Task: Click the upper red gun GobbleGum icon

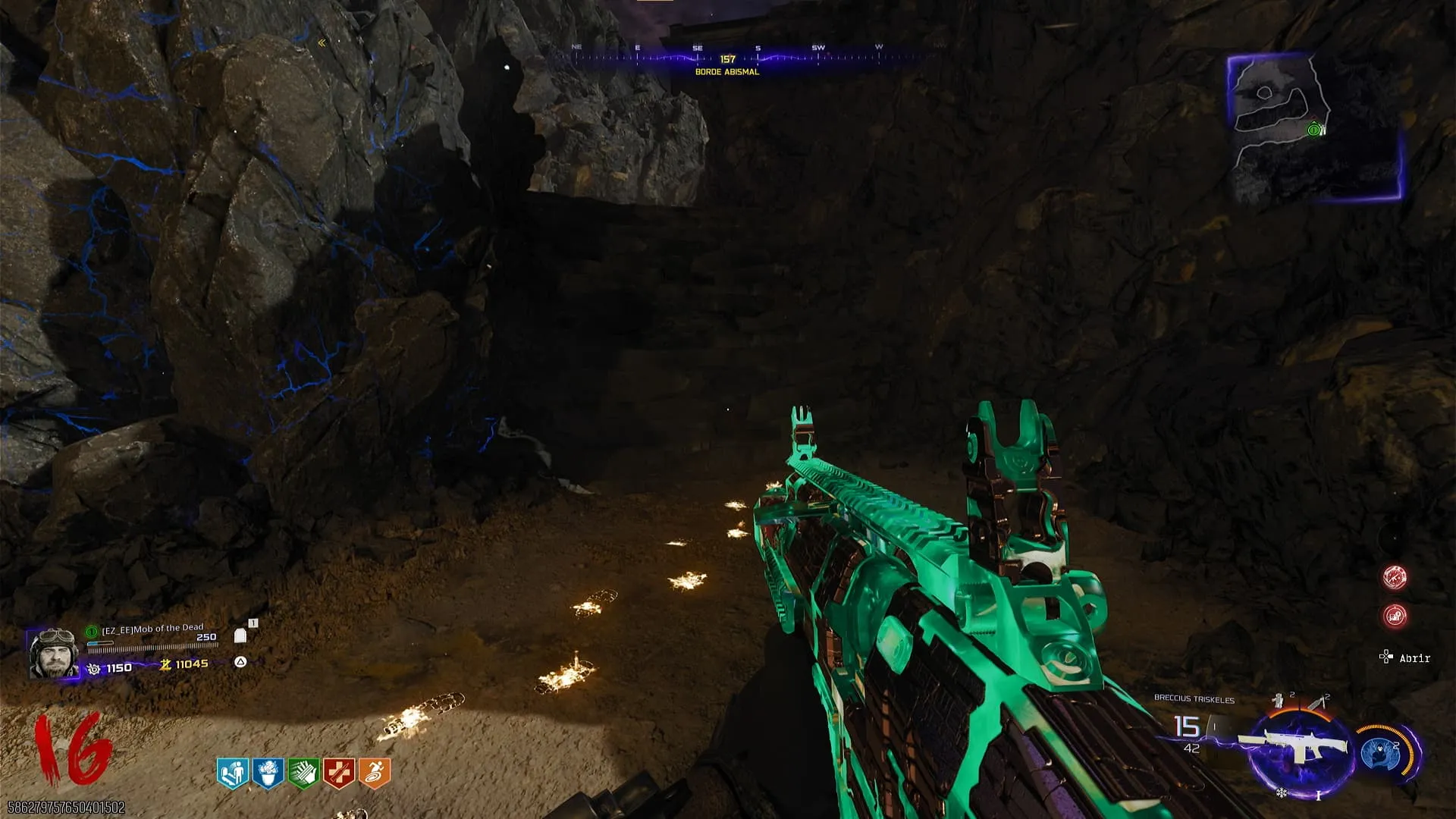Action: pyautogui.click(x=1395, y=578)
